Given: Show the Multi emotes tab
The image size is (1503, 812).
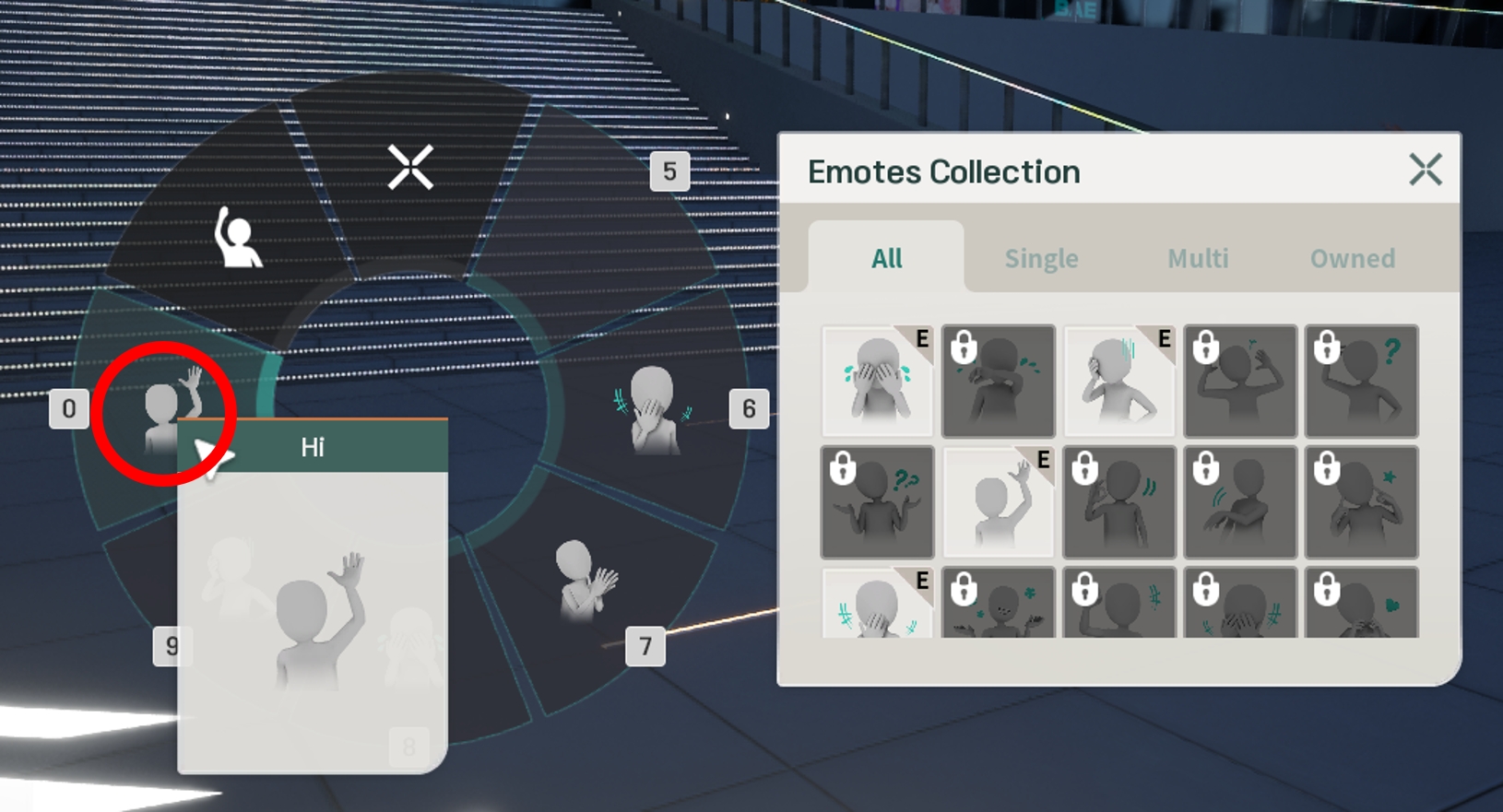Looking at the screenshot, I should point(1198,258).
